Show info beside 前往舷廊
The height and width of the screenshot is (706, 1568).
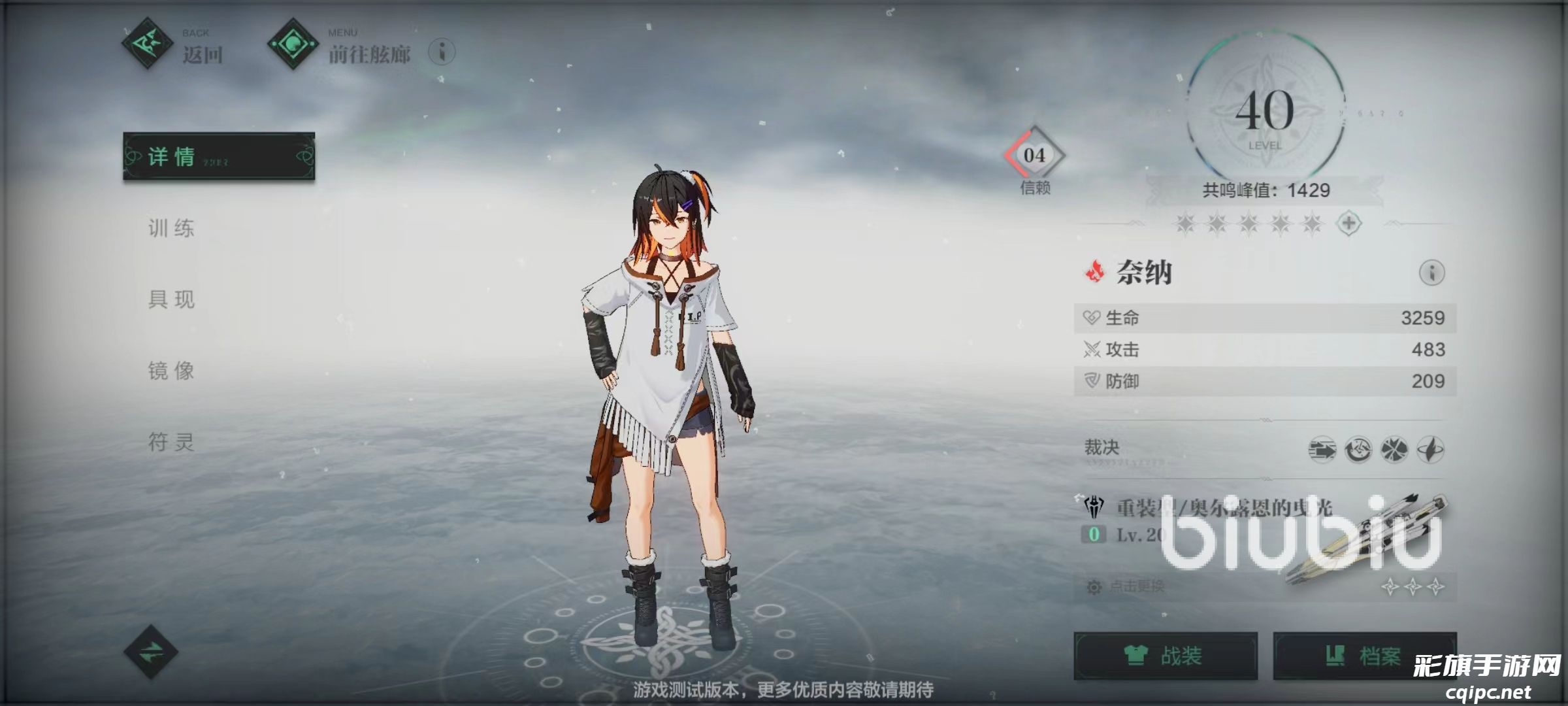(442, 52)
